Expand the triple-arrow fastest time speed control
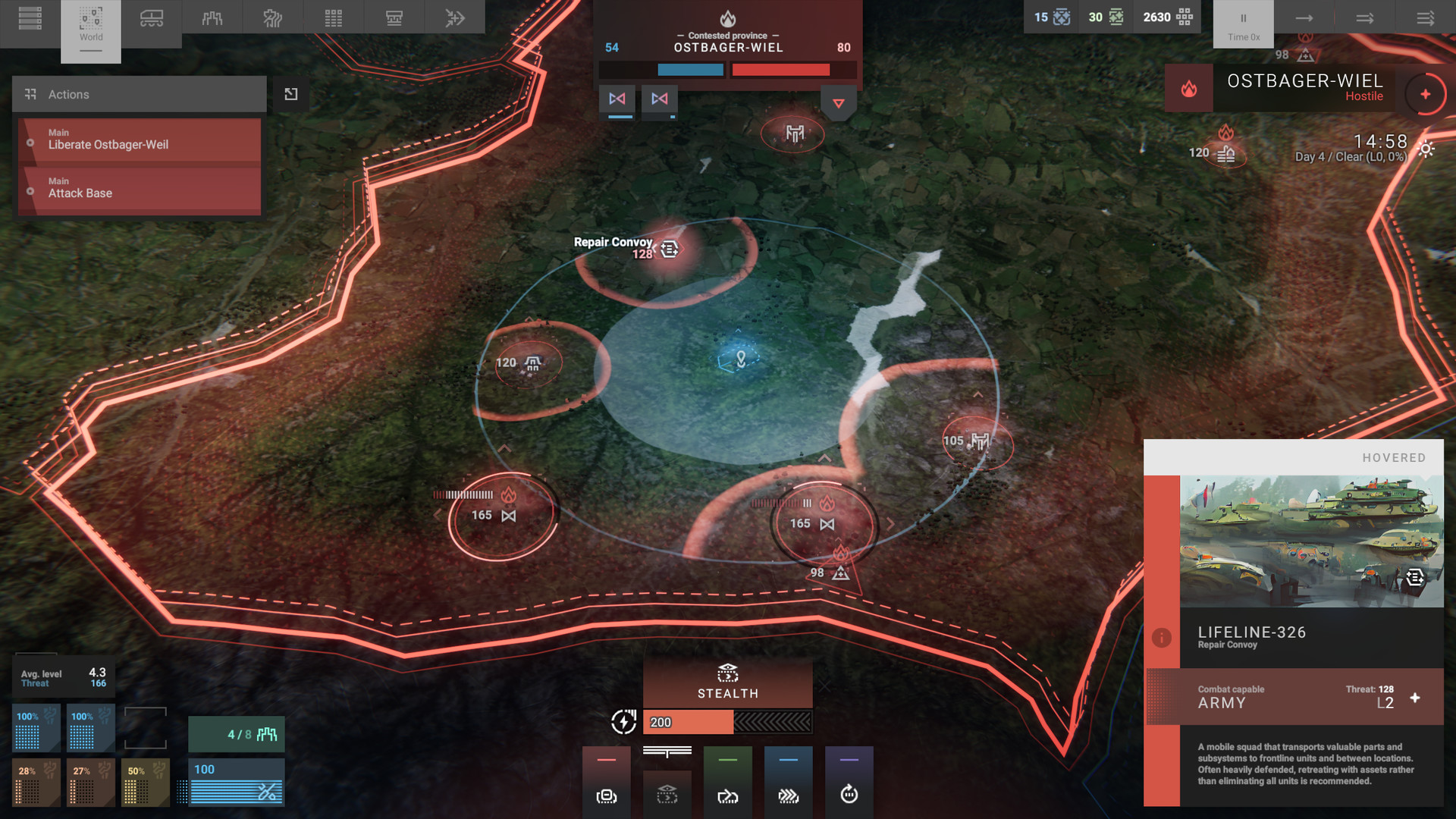The height and width of the screenshot is (819, 1456). click(x=1424, y=17)
